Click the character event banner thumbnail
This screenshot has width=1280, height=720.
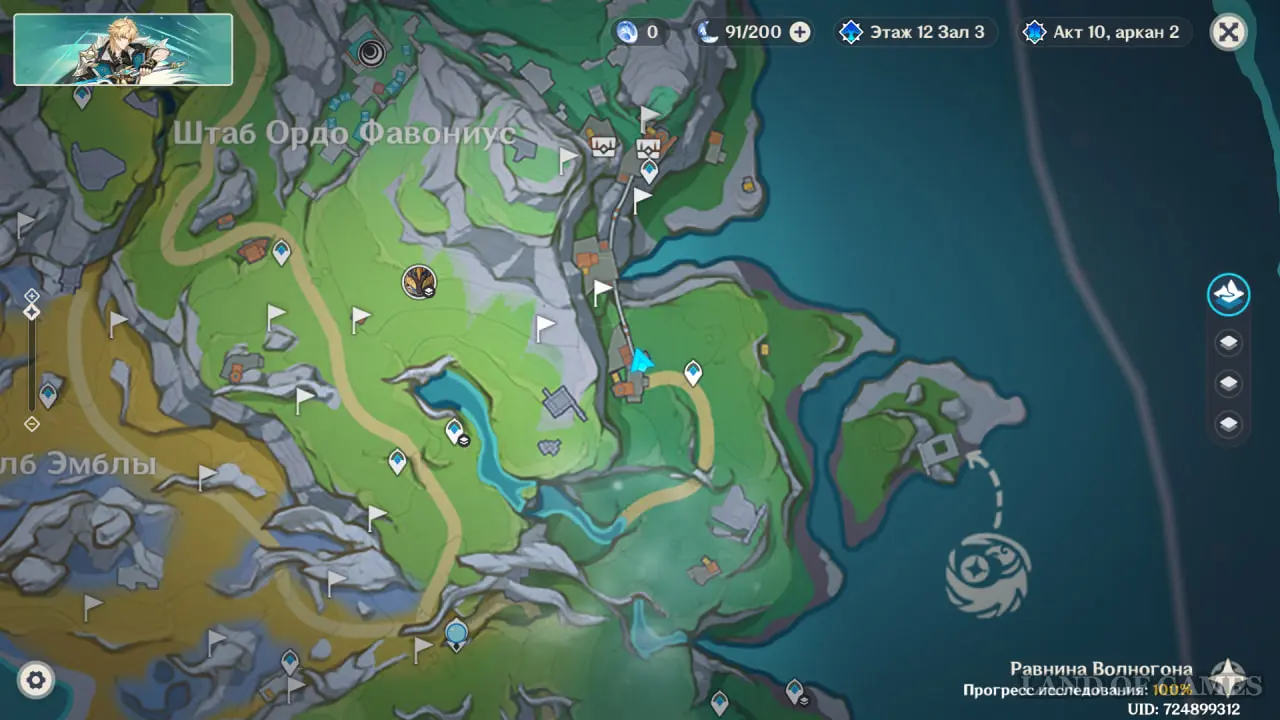pyautogui.click(x=123, y=49)
